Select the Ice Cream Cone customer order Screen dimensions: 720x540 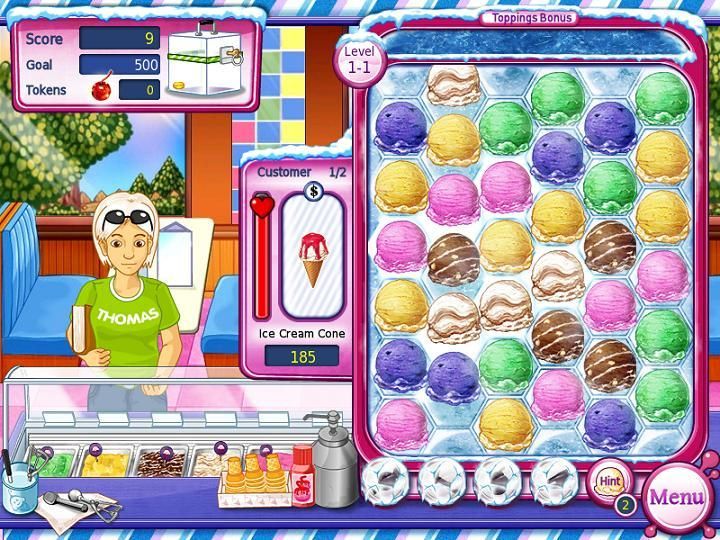click(313, 254)
